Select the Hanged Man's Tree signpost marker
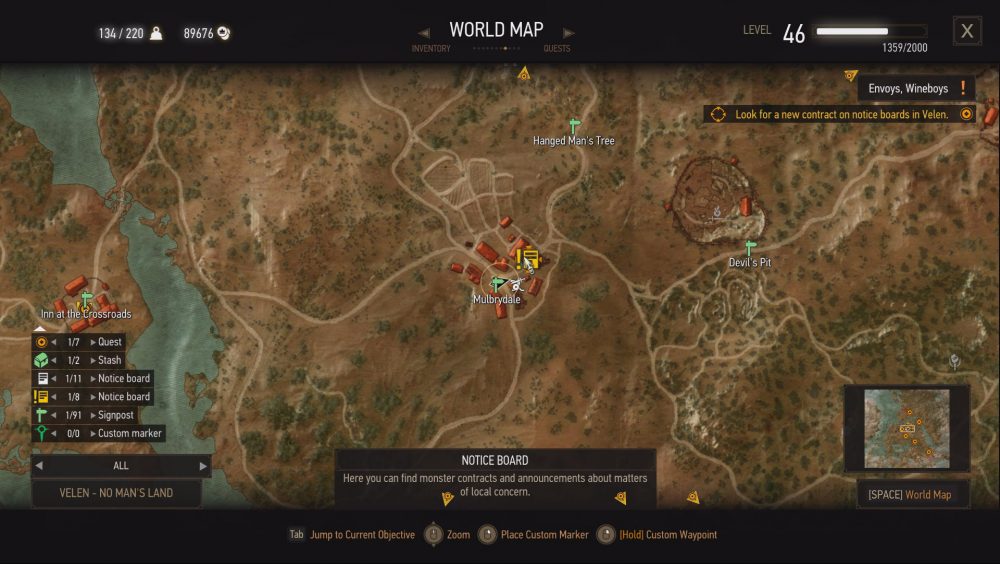 pos(574,126)
